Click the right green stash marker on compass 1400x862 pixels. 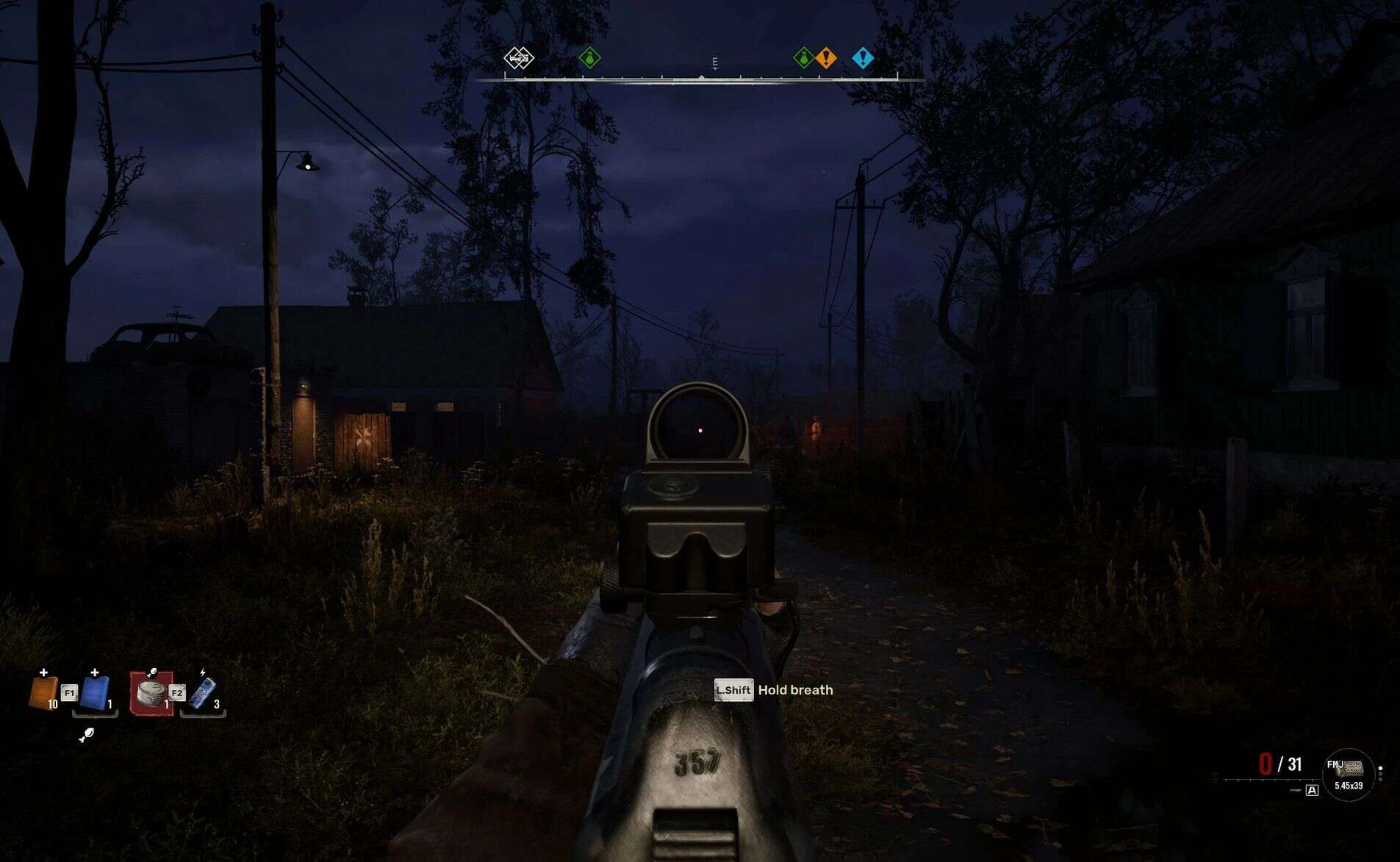[803, 57]
